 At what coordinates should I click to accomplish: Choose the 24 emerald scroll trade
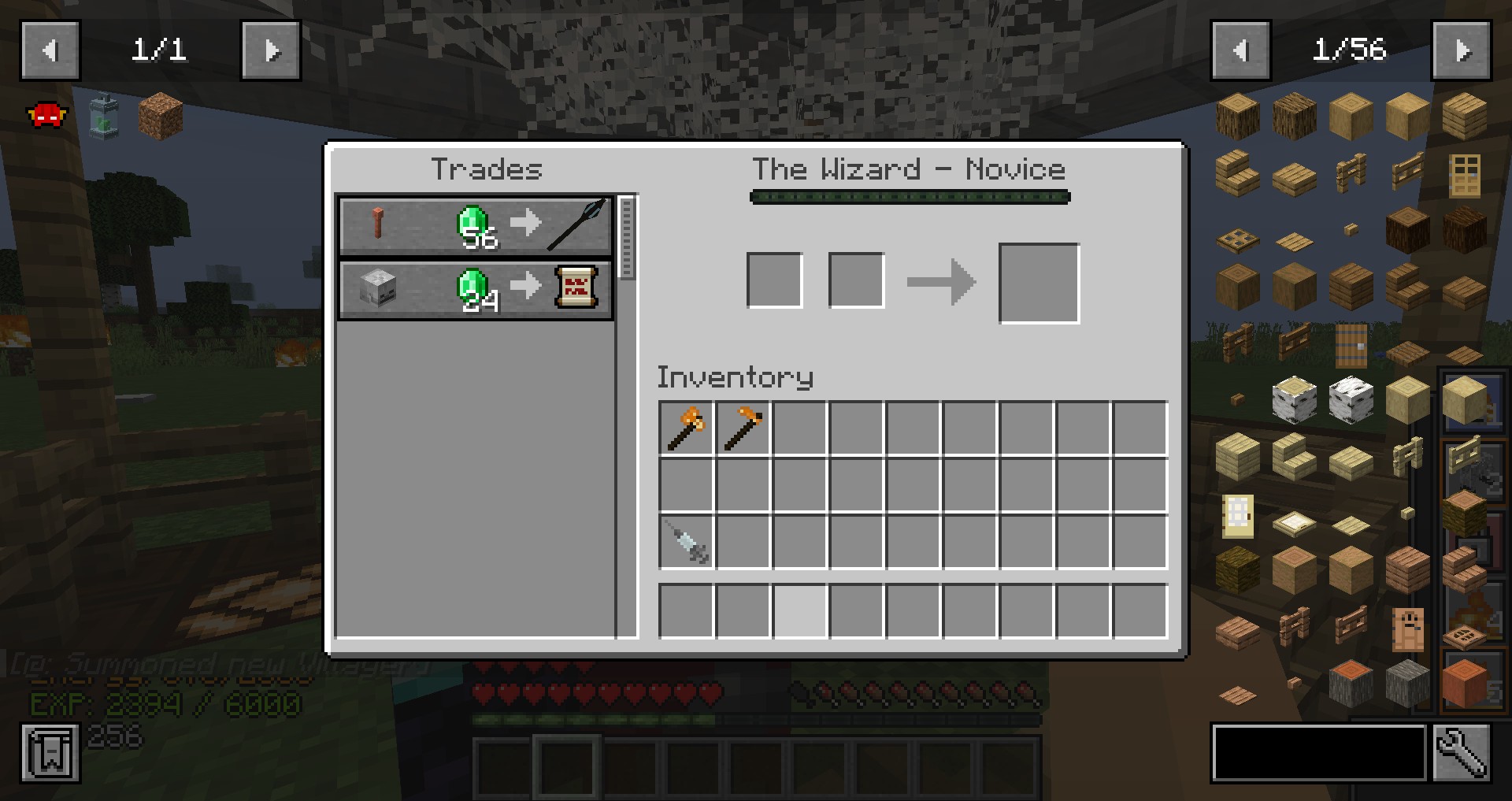tap(476, 289)
